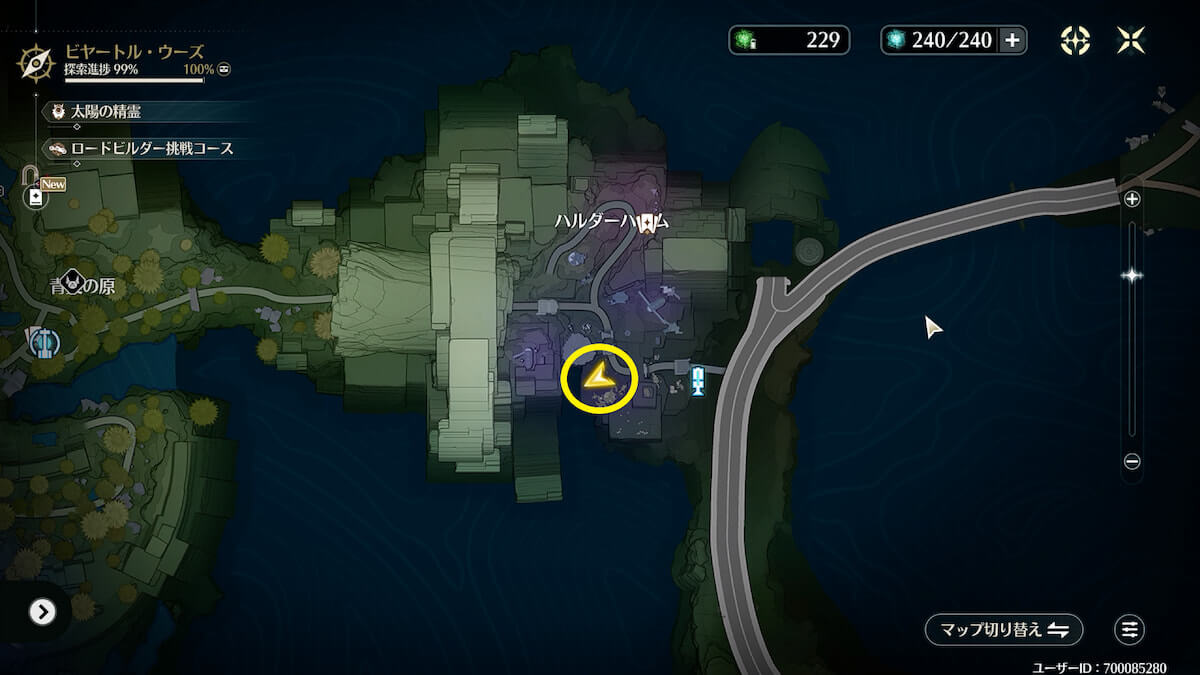1200x675 pixels.
Task: Zoom in with the map plus button
Action: [1132, 199]
